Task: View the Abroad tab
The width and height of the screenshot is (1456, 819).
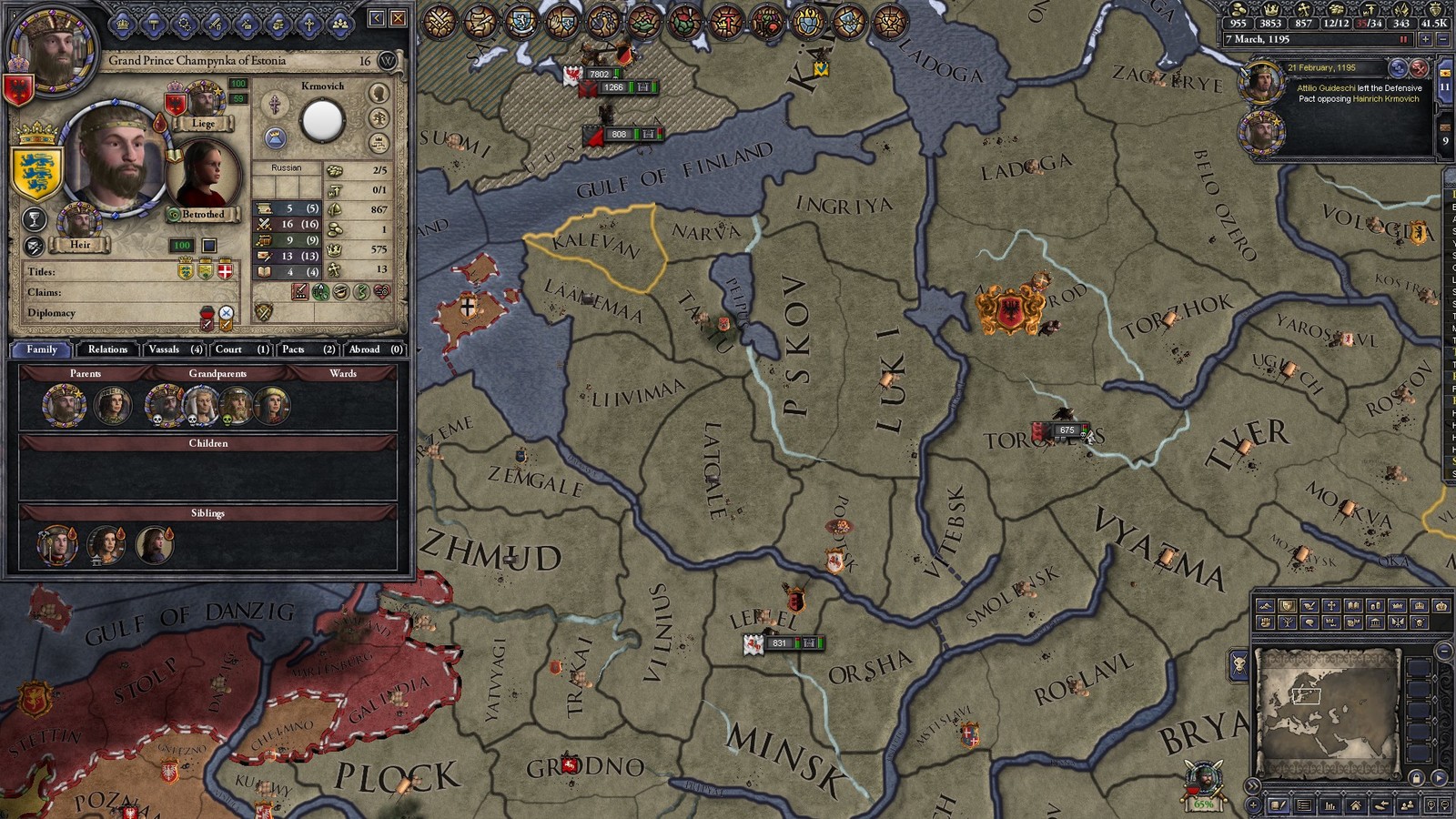Action: pyautogui.click(x=375, y=349)
